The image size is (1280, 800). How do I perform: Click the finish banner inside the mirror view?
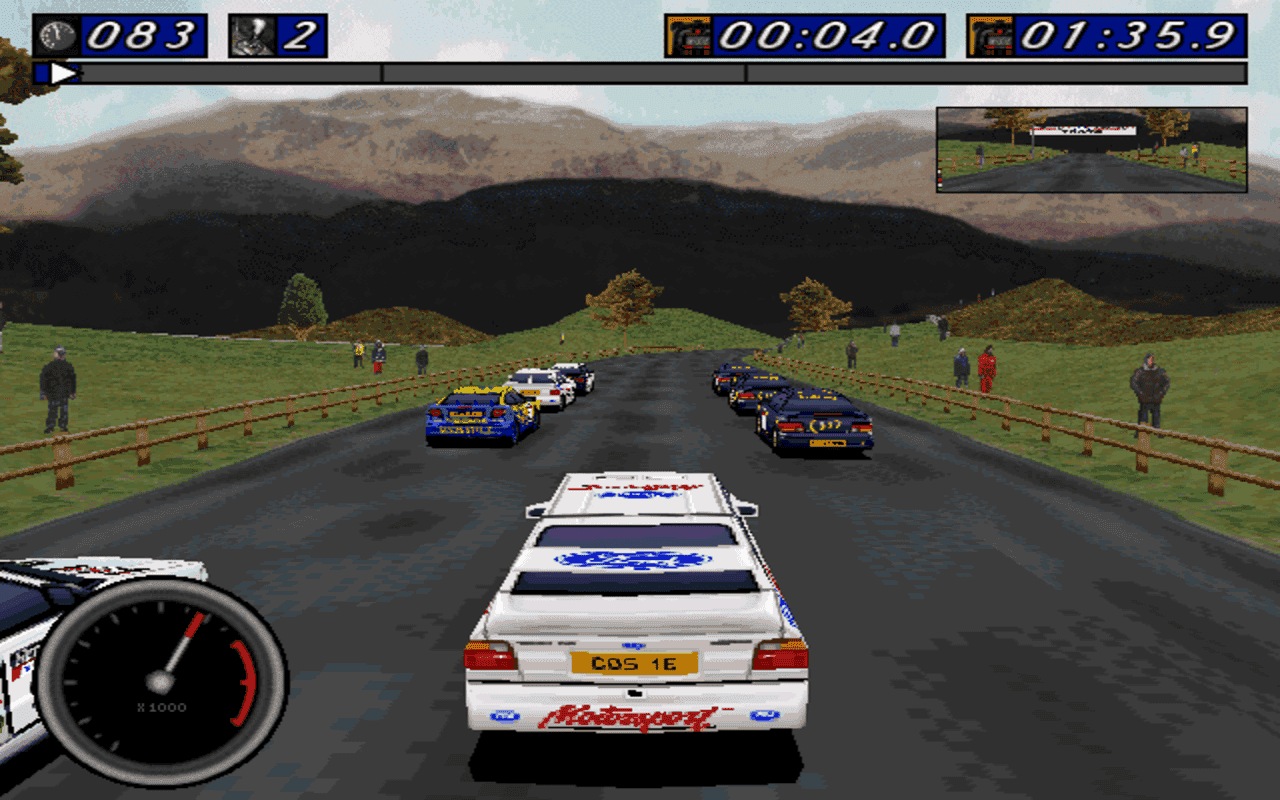coord(1081,130)
